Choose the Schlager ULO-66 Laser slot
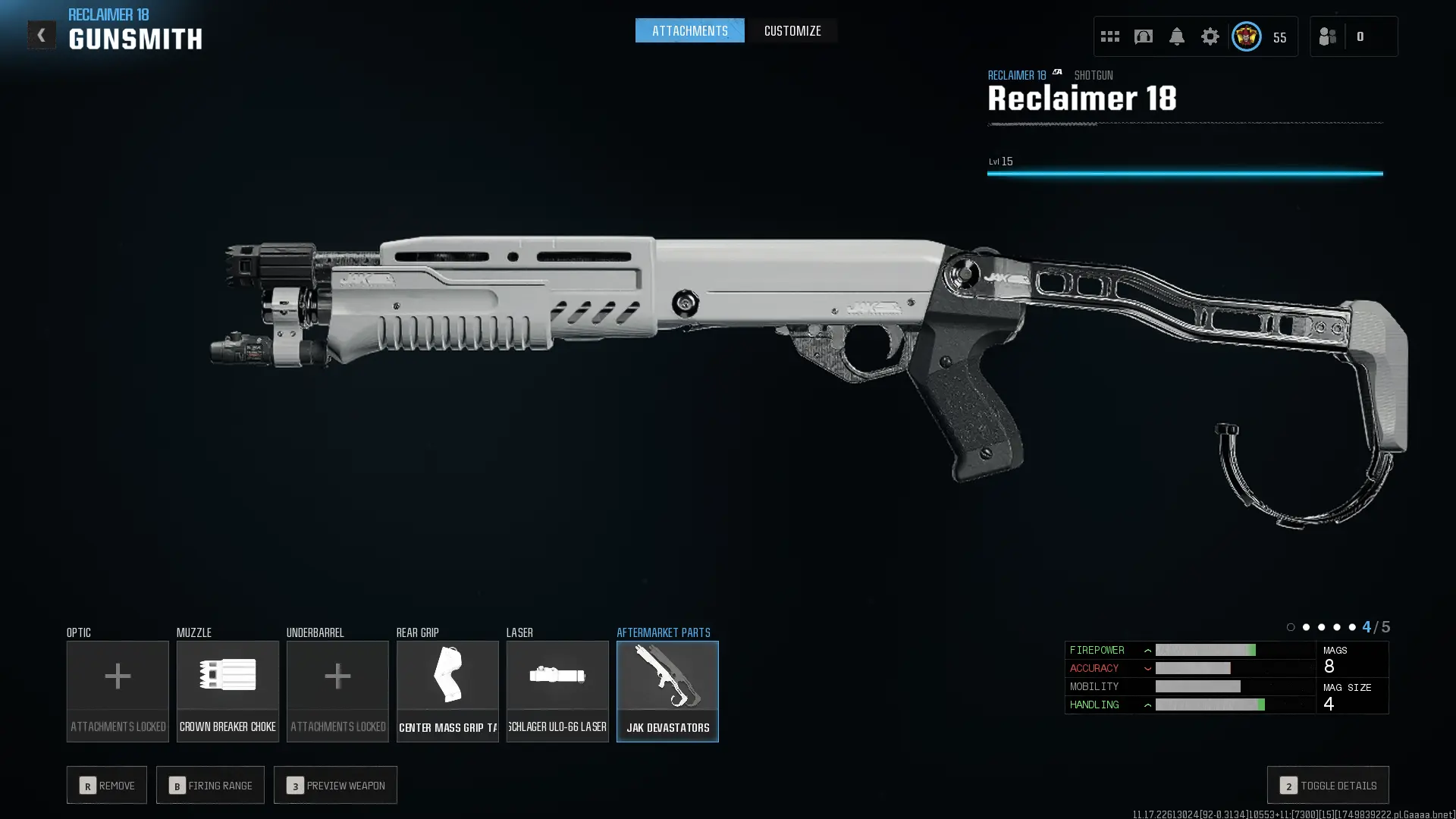The image size is (1456, 819). click(x=557, y=691)
